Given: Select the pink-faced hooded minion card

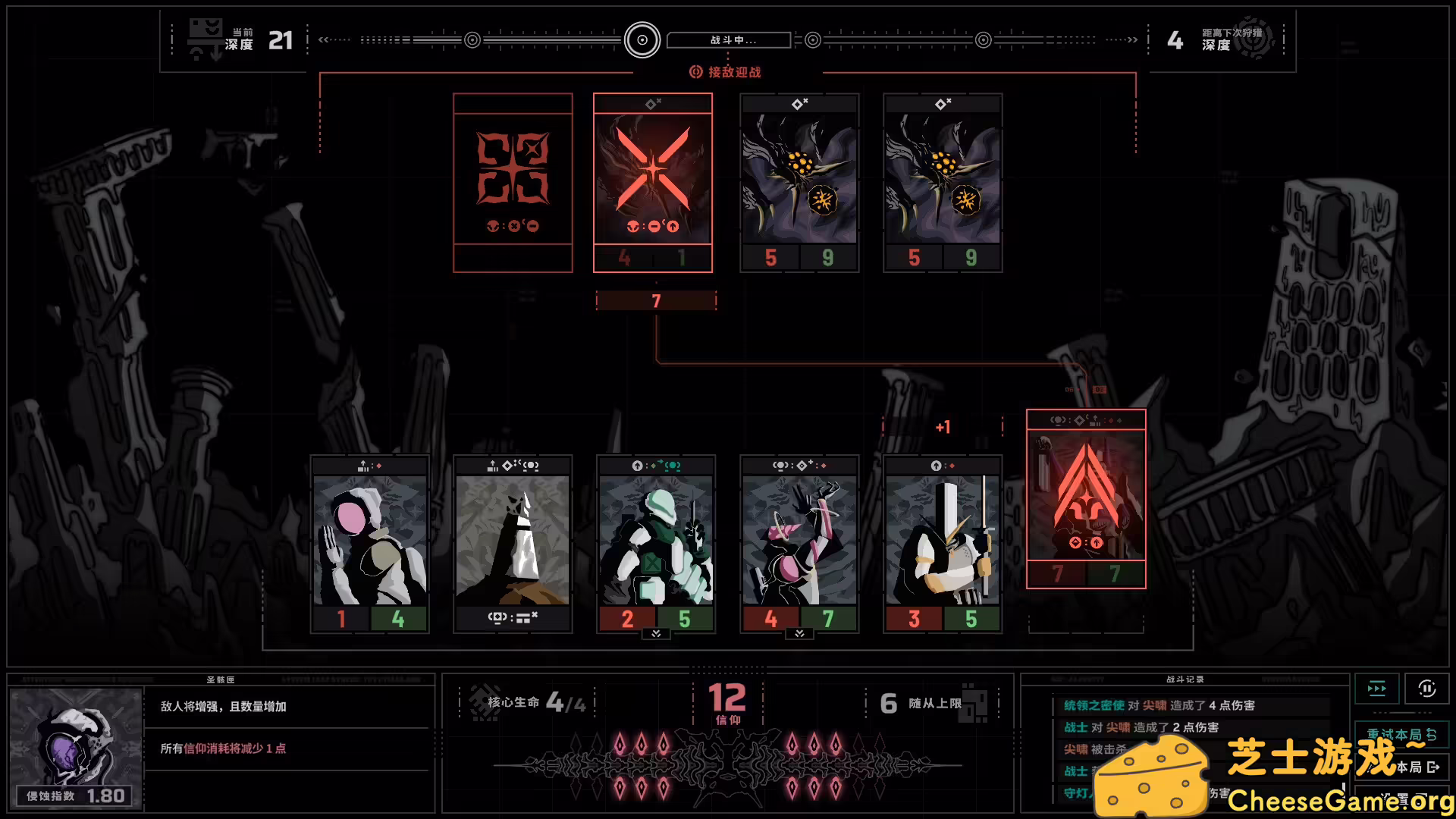Looking at the screenshot, I should 370,543.
